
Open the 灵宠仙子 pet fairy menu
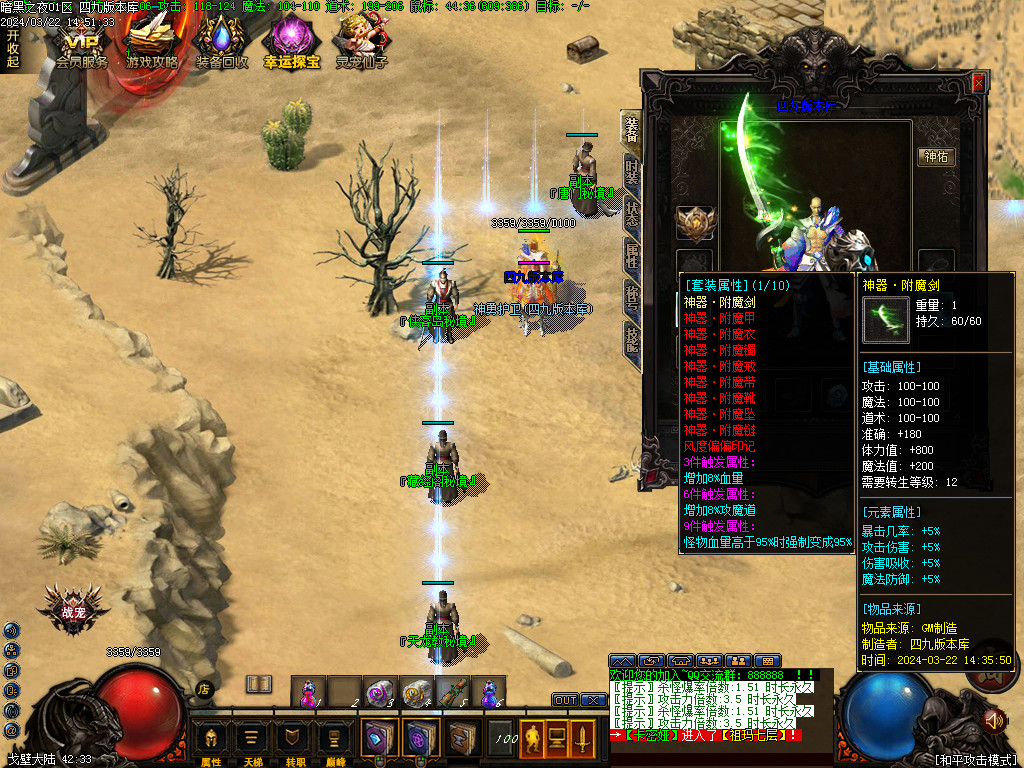coord(361,45)
